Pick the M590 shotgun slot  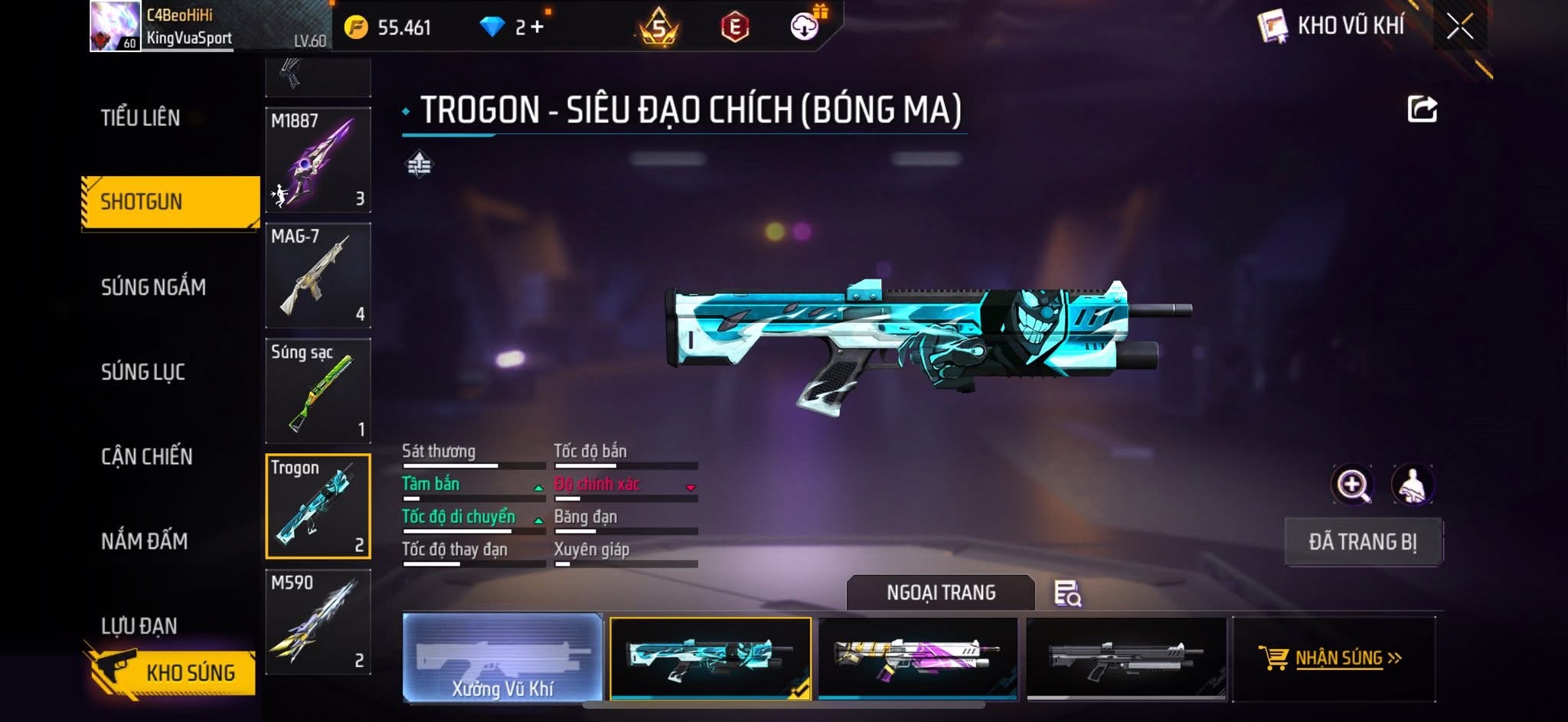click(x=318, y=622)
